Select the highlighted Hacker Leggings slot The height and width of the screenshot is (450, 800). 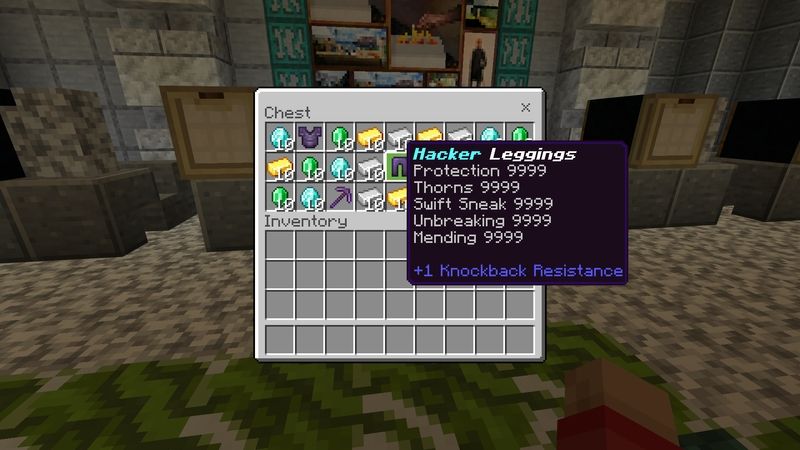click(x=399, y=167)
